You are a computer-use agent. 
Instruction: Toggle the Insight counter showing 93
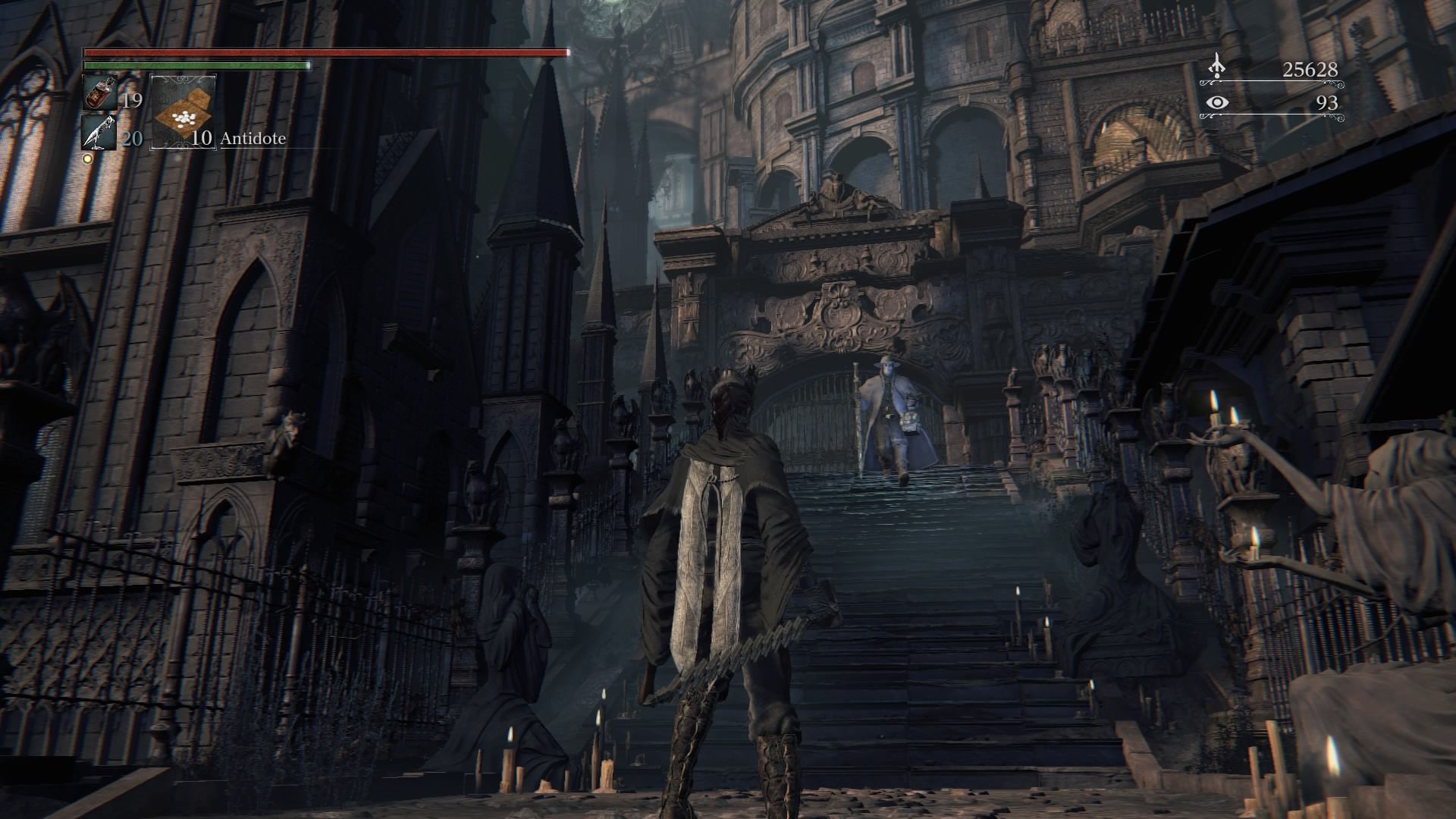point(1327,105)
